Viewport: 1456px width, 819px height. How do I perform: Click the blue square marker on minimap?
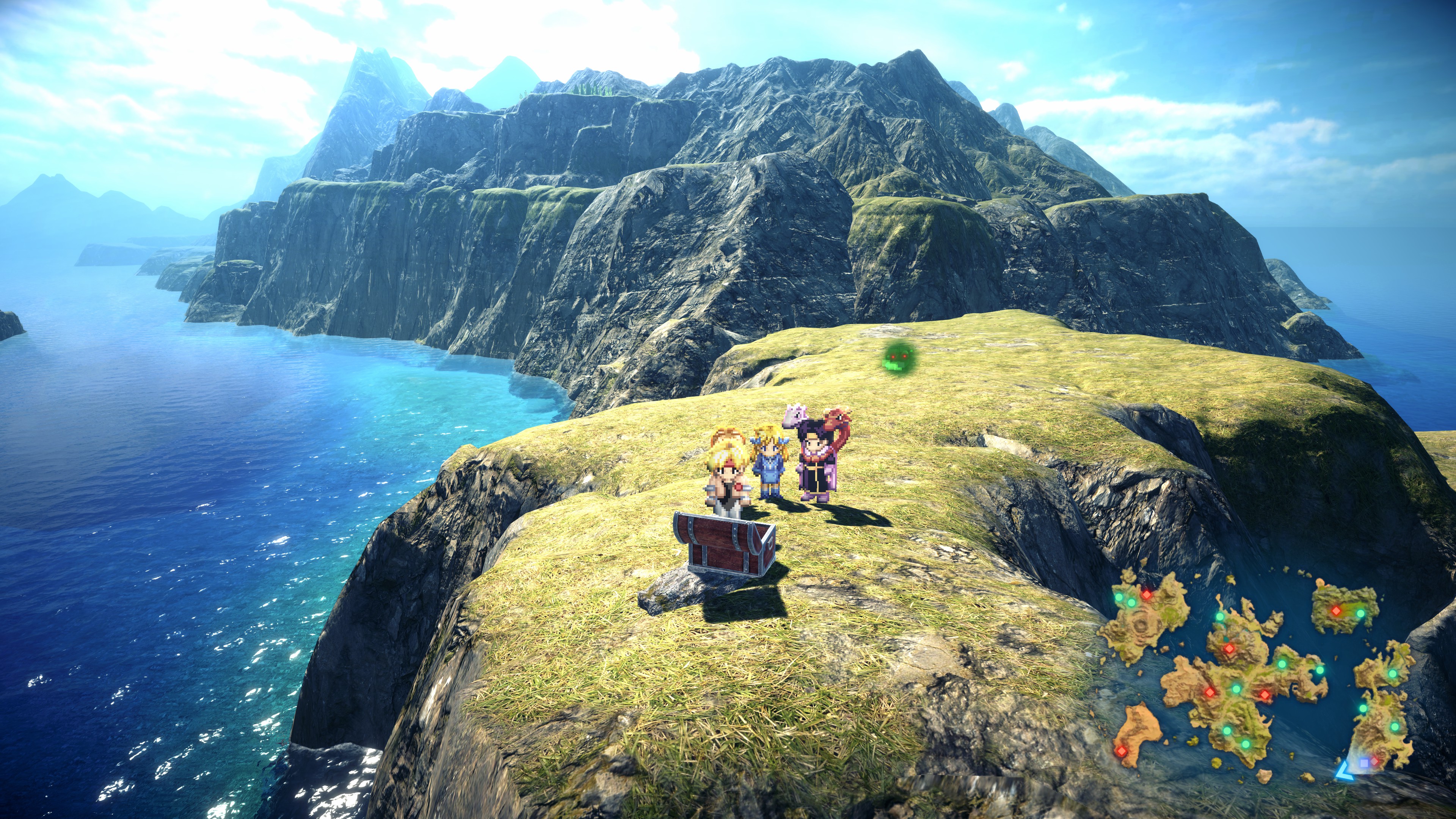coord(1364,763)
